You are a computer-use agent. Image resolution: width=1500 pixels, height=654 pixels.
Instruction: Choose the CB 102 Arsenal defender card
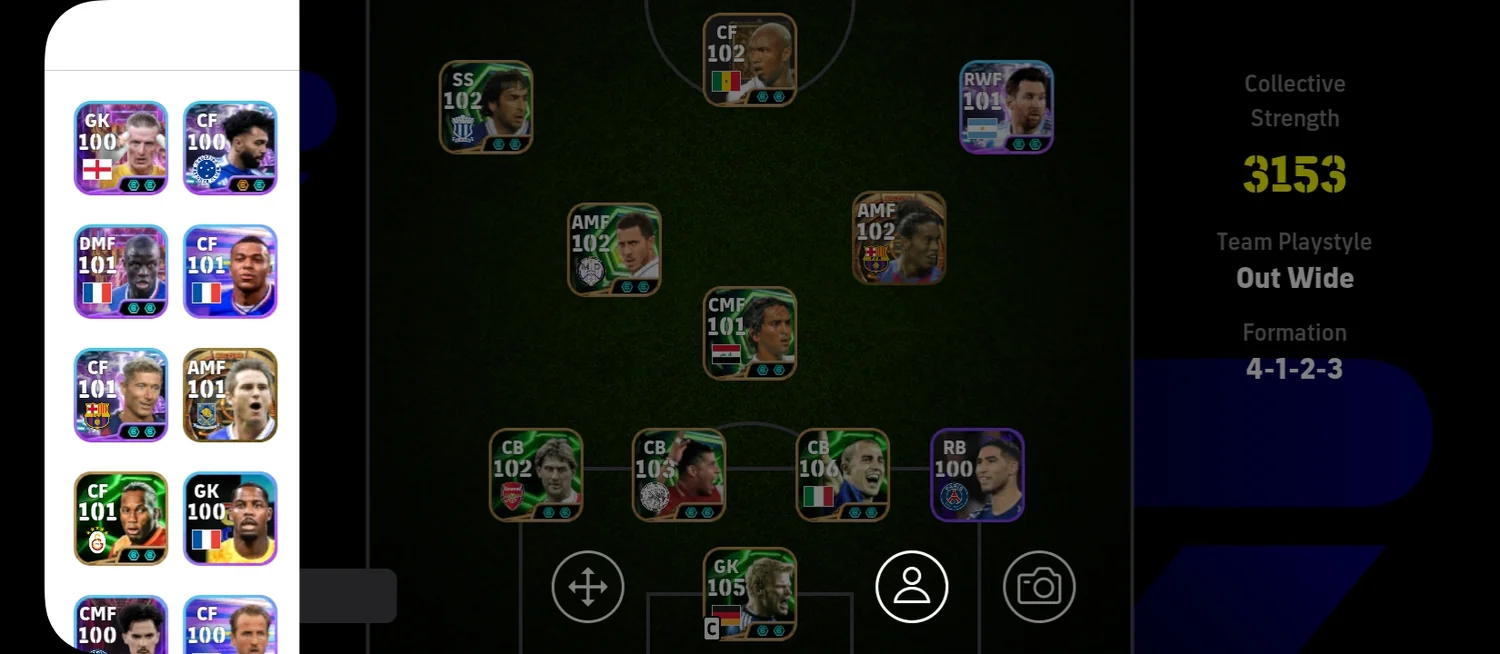click(x=536, y=475)
